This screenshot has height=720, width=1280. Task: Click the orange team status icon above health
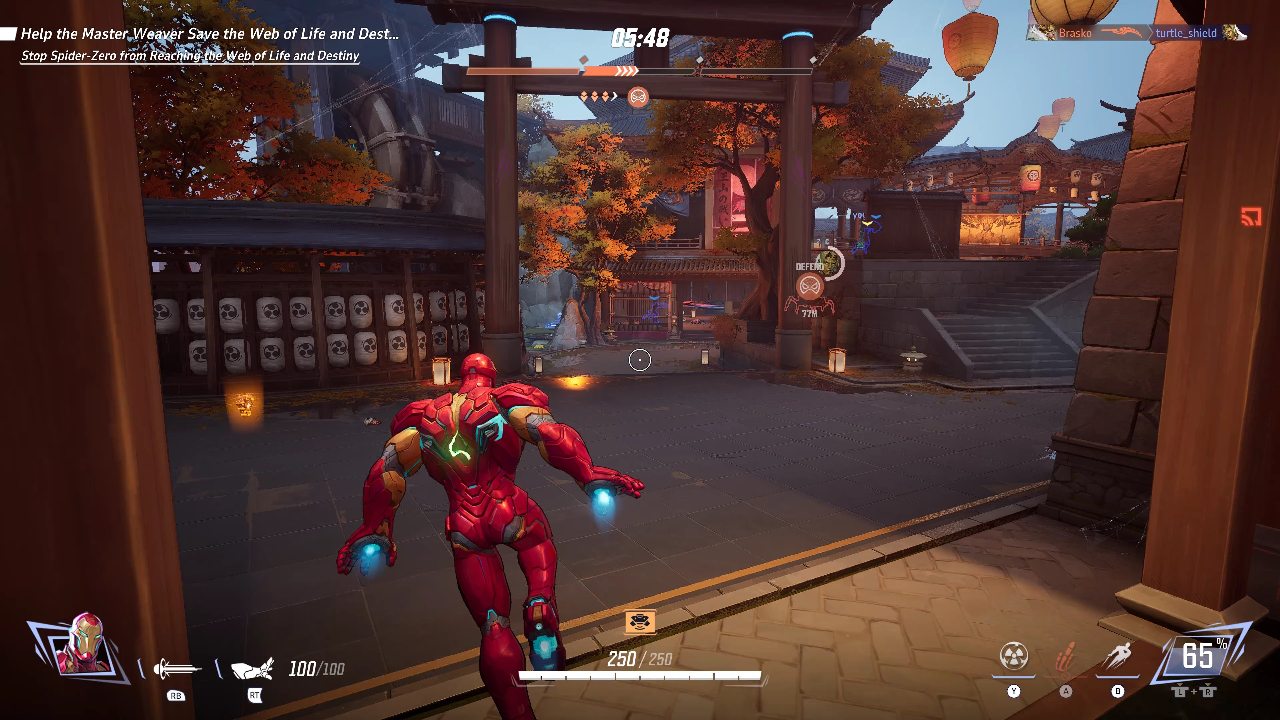click(640, 622)
